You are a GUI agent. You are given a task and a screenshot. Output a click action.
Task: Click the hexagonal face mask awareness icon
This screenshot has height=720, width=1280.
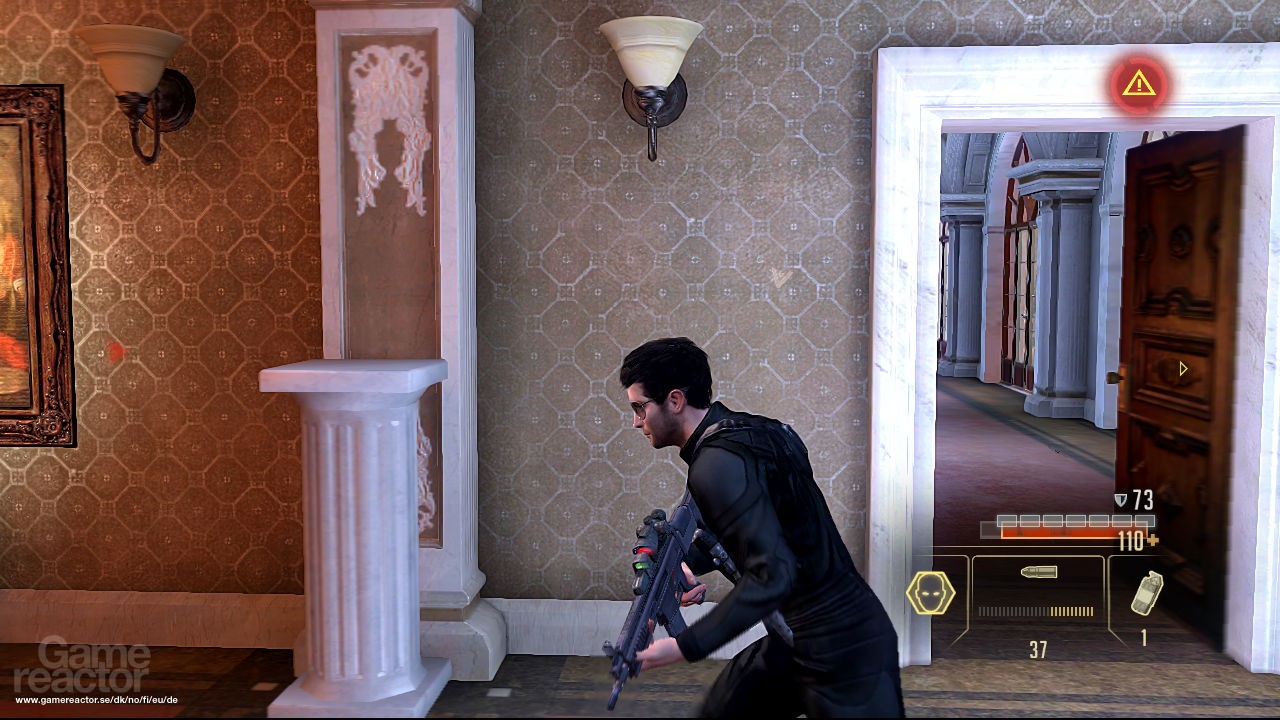[928, 591]
